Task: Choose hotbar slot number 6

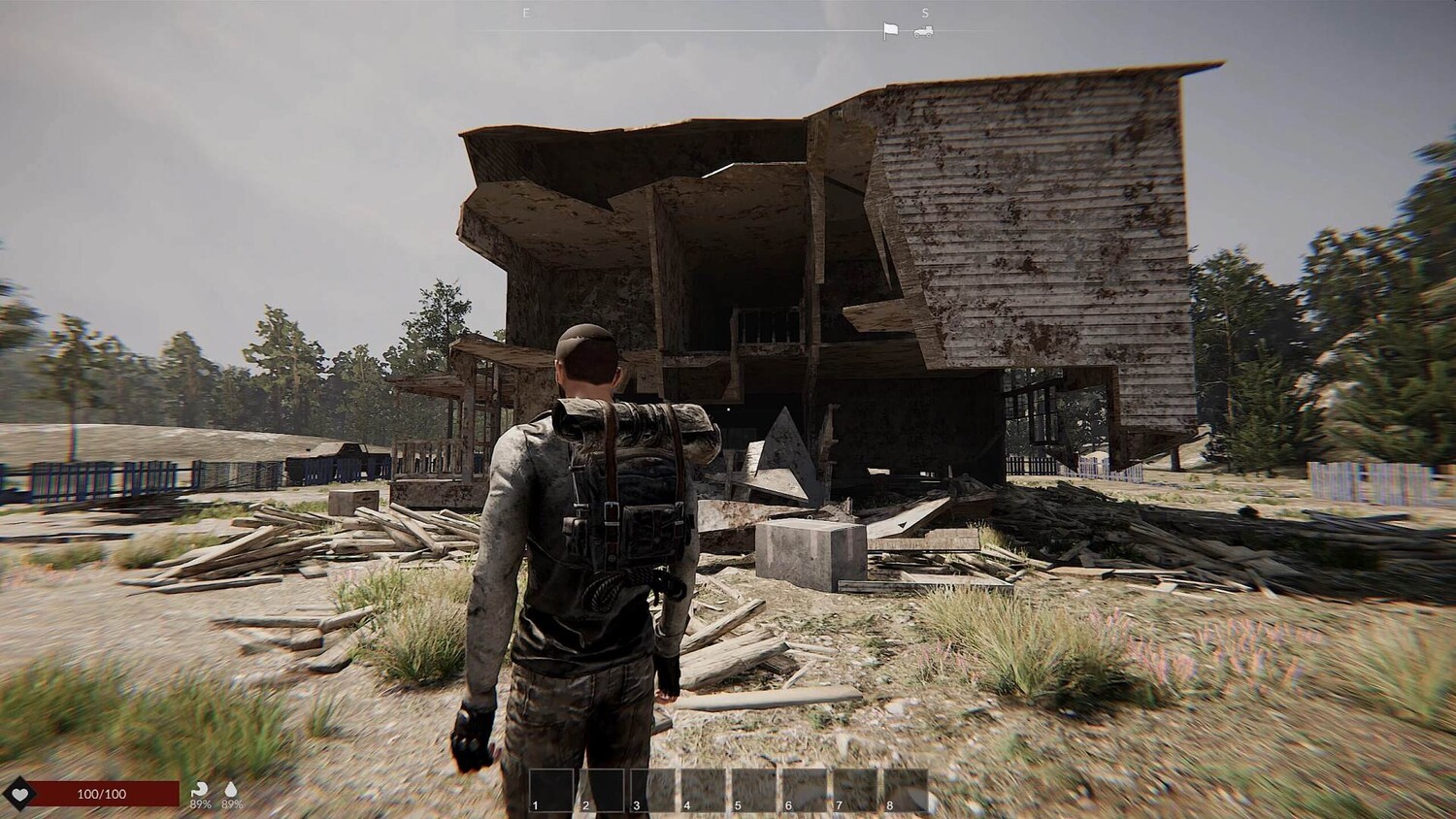Action: click(x=805, y=789)
